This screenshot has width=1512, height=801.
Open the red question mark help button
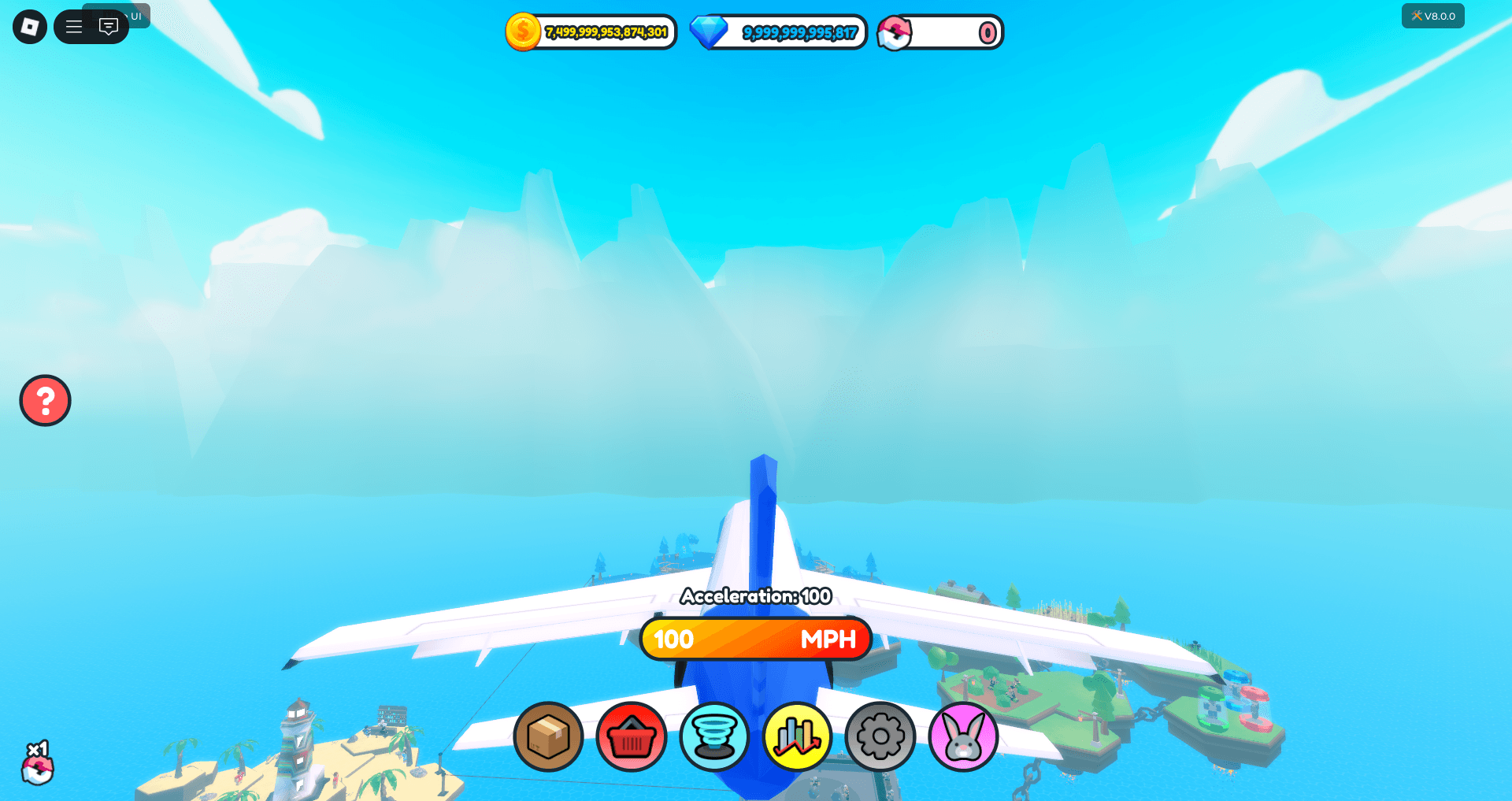click(x=45, y=400)
